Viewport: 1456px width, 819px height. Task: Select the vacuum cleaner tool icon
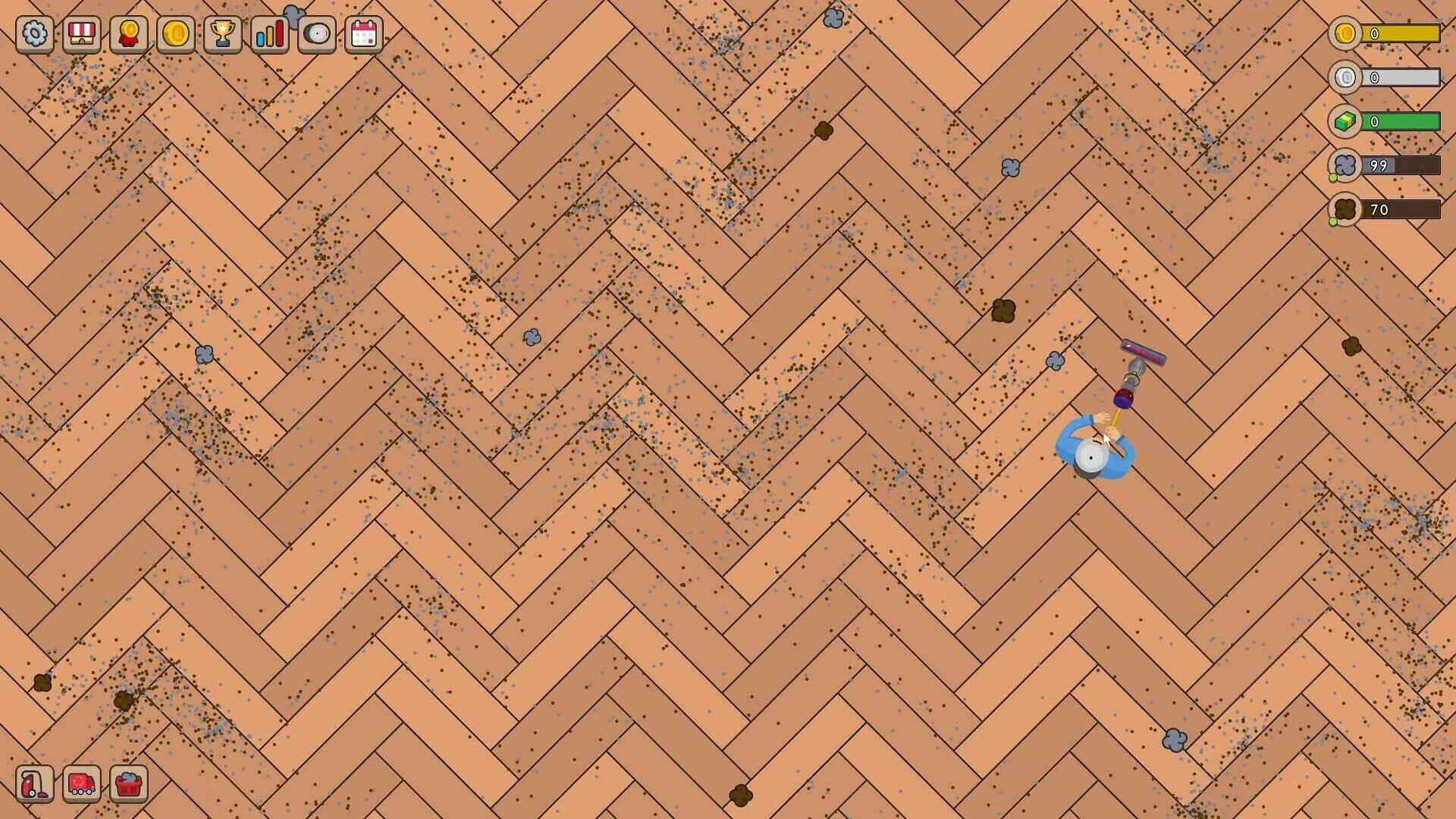pos(34,784)
